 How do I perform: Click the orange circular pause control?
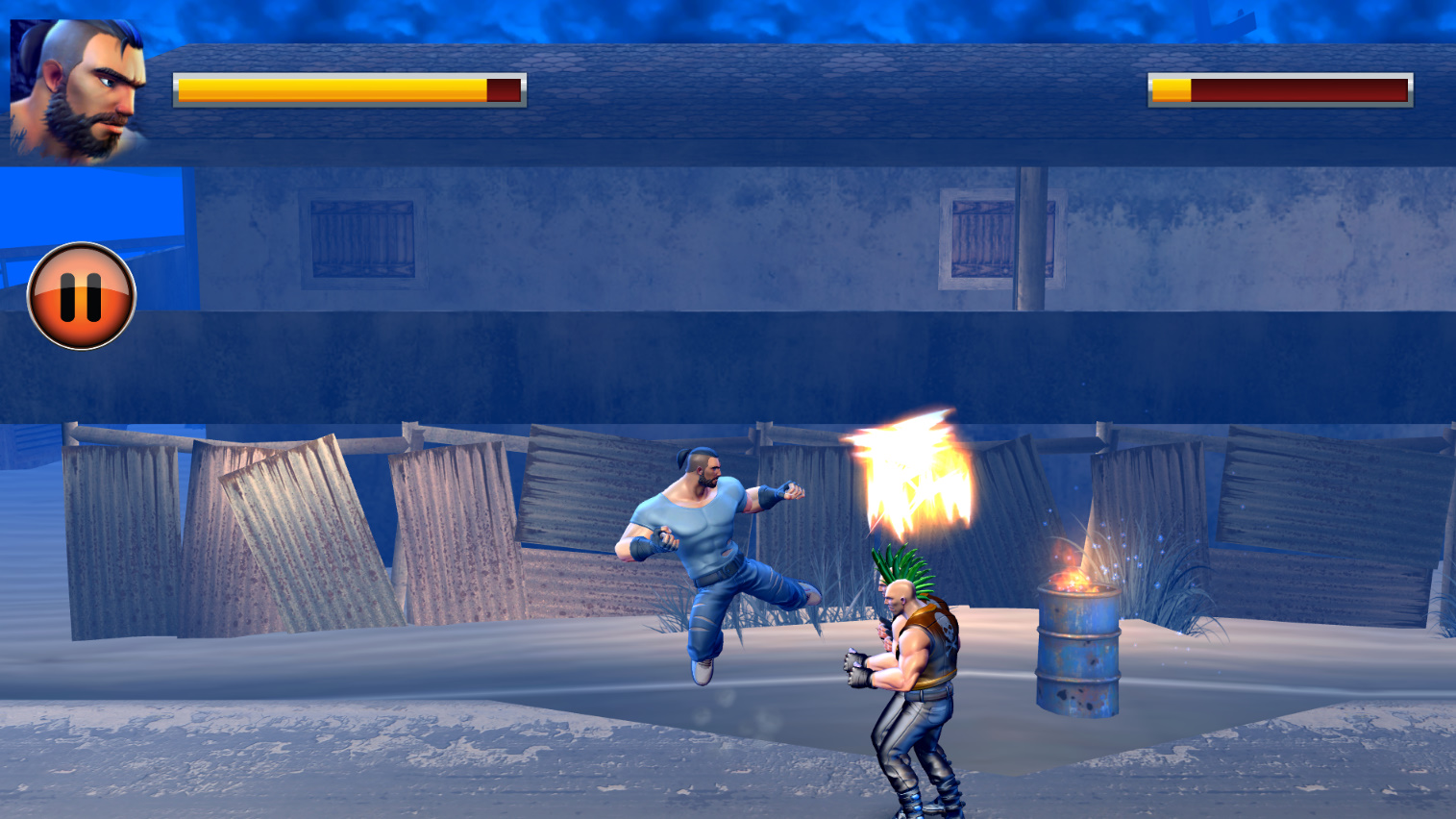click(x=82, y=293)
